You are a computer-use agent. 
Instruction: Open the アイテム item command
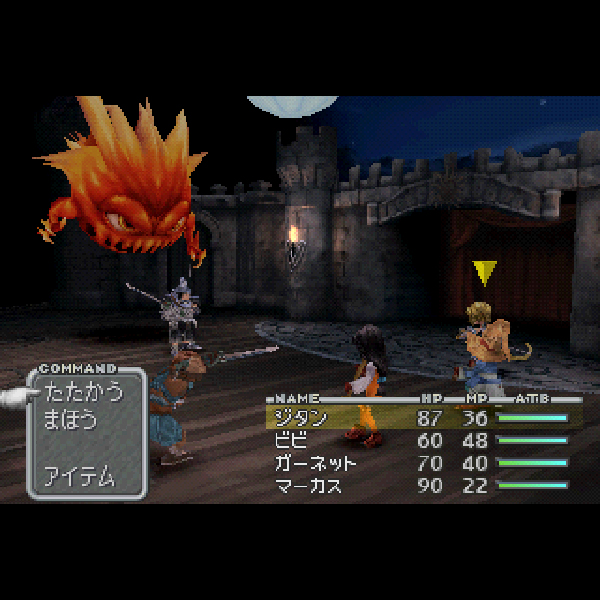(x=79, y=476)
